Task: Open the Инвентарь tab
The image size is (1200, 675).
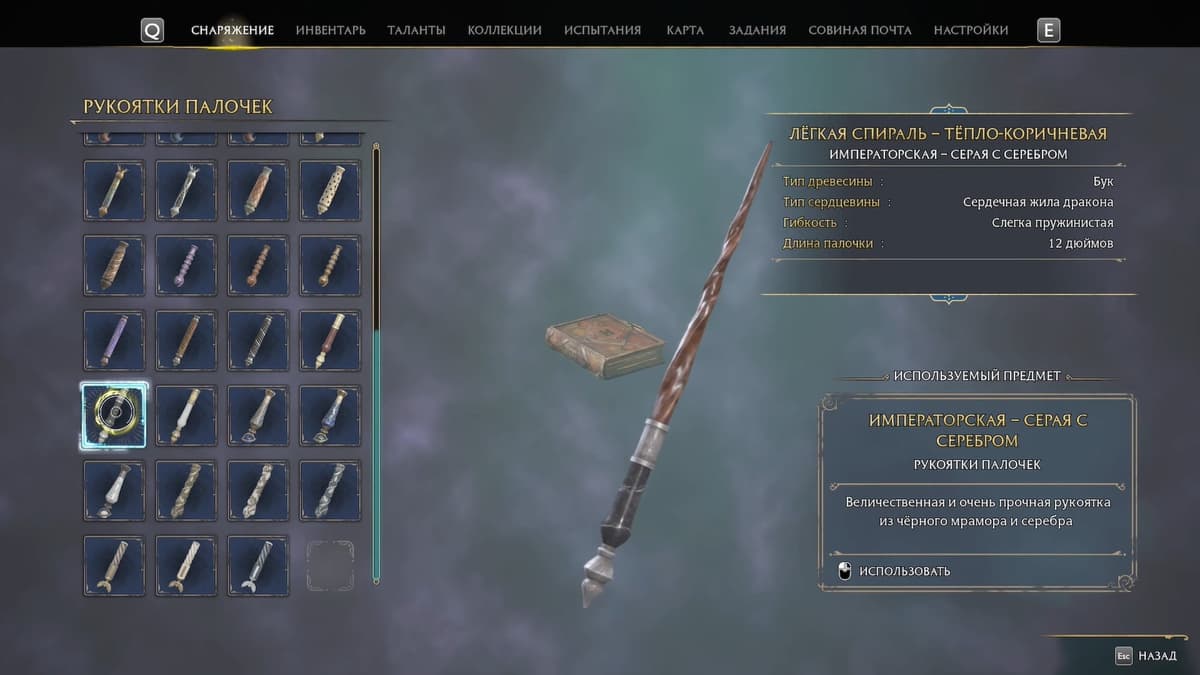Action: pyautogui.click(x=330, y=30)
